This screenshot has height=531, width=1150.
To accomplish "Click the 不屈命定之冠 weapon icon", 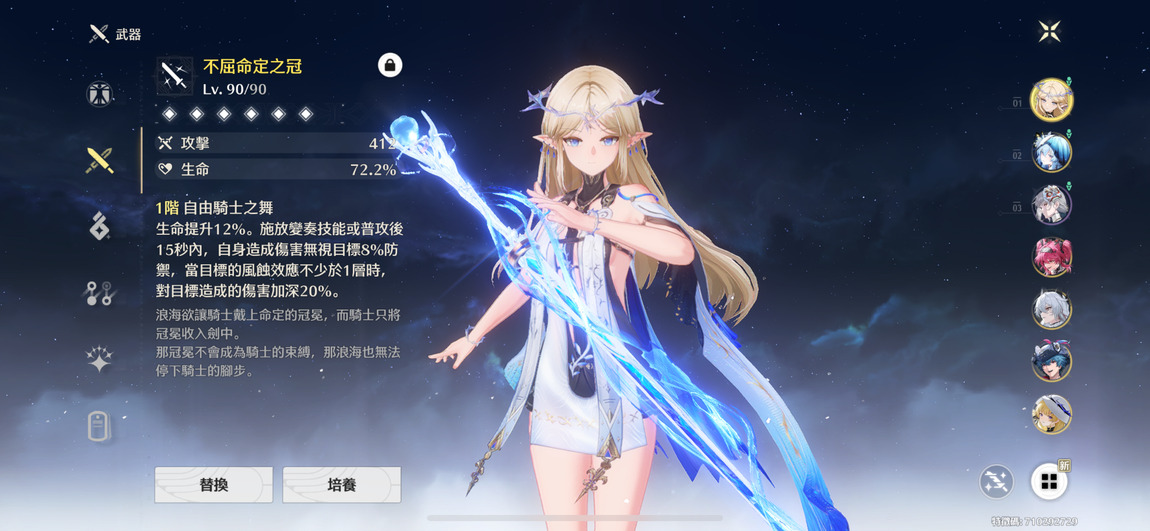I will pyautogui.click(x=175, y=76).
